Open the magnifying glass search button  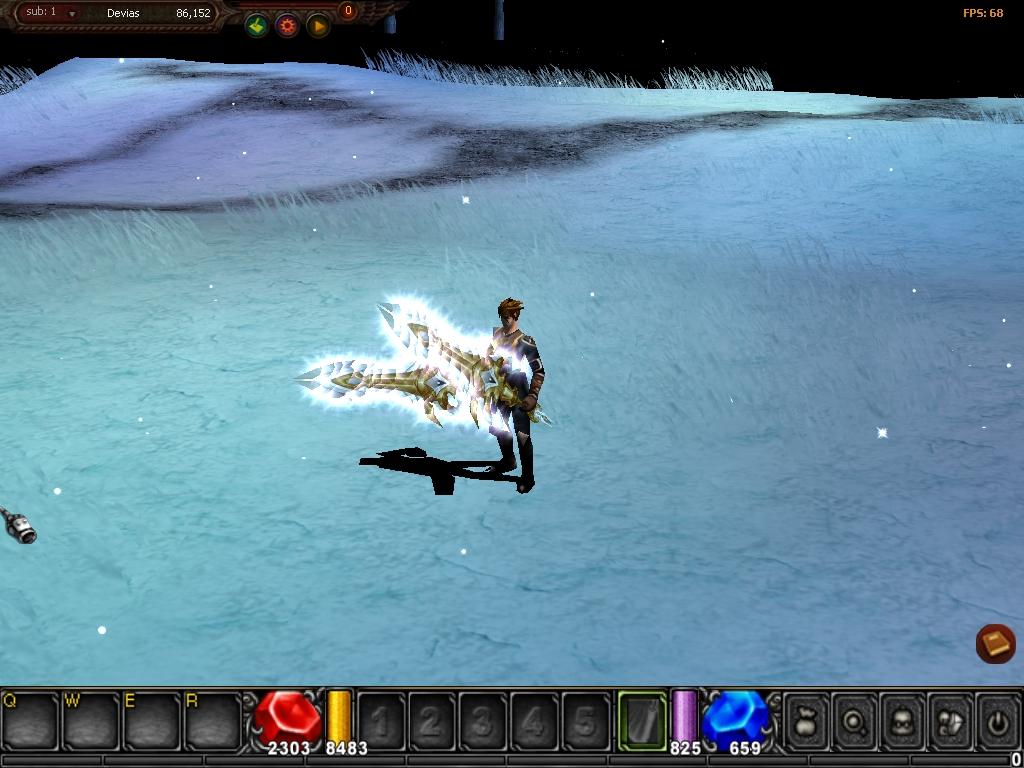pos(855,720)
